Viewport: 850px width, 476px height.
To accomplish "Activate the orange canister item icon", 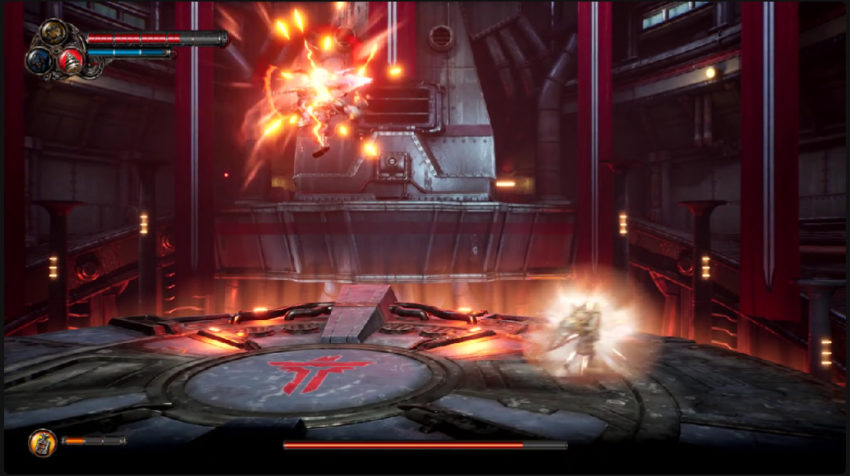I will pyautogui.click(x=42, y=441).
